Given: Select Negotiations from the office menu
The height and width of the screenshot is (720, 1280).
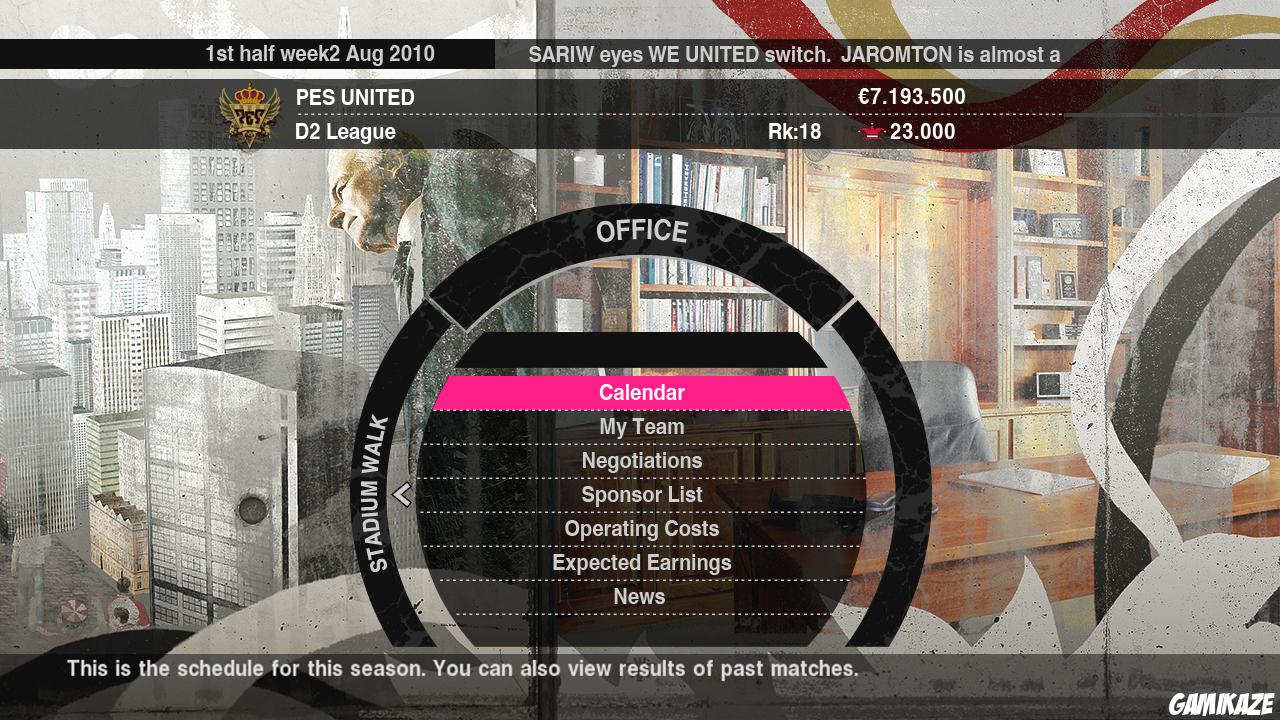Looking at the screenshot, I should pyautogui.click(x=642, y=460).
